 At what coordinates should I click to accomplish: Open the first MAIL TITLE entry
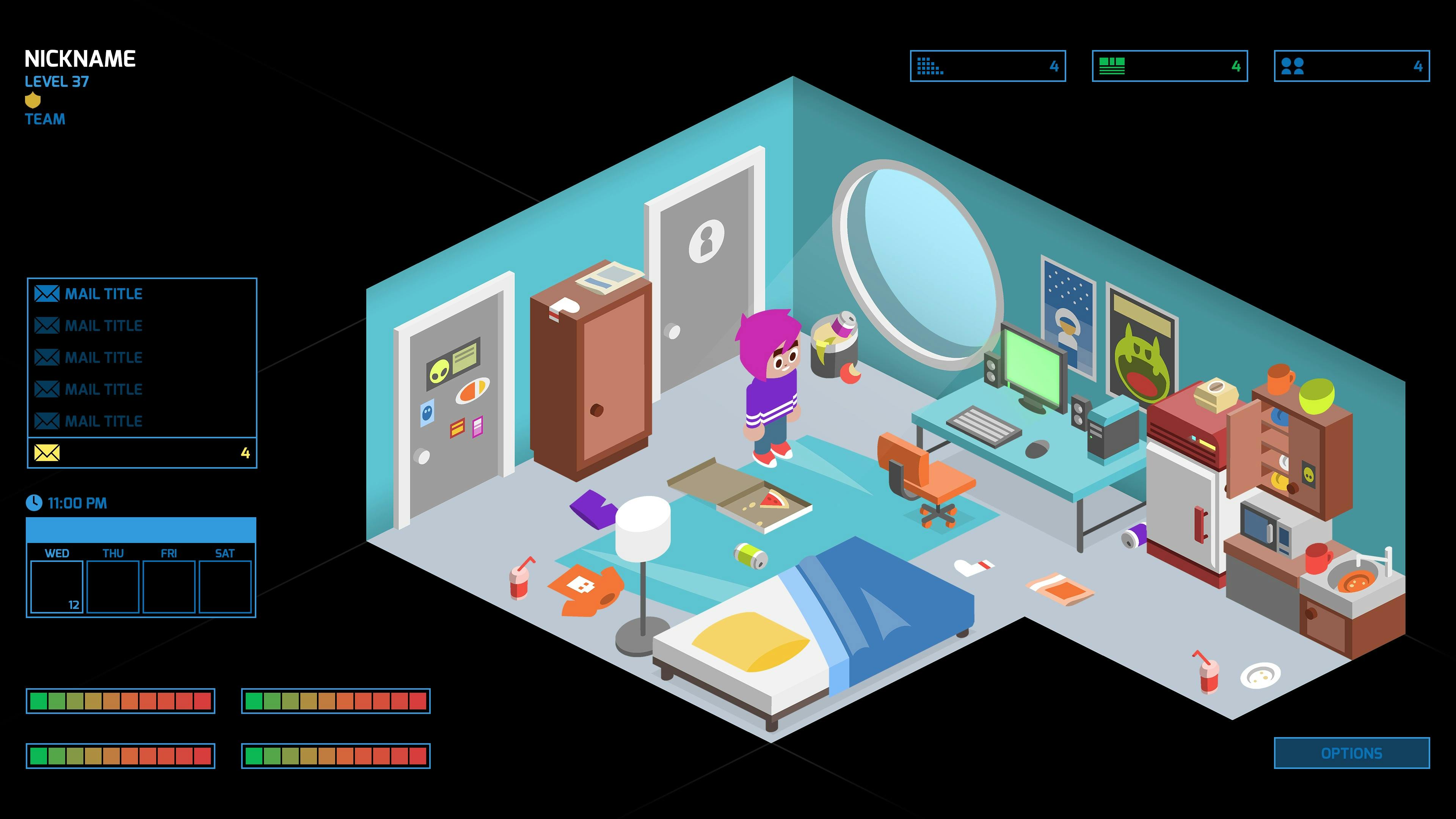click(105, 293)
